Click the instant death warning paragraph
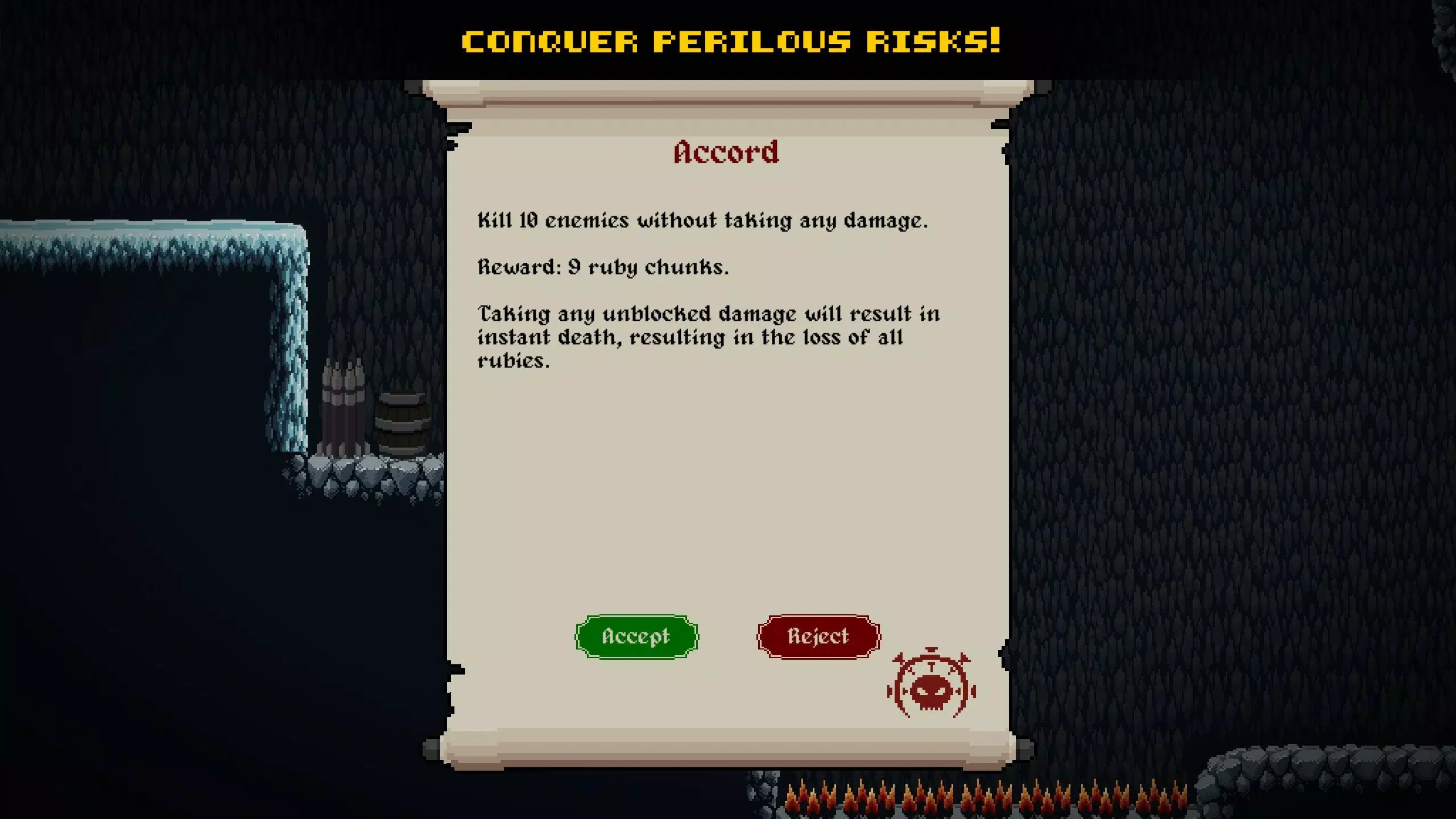Screen dimensions: 1456x819 pos(705,336)
